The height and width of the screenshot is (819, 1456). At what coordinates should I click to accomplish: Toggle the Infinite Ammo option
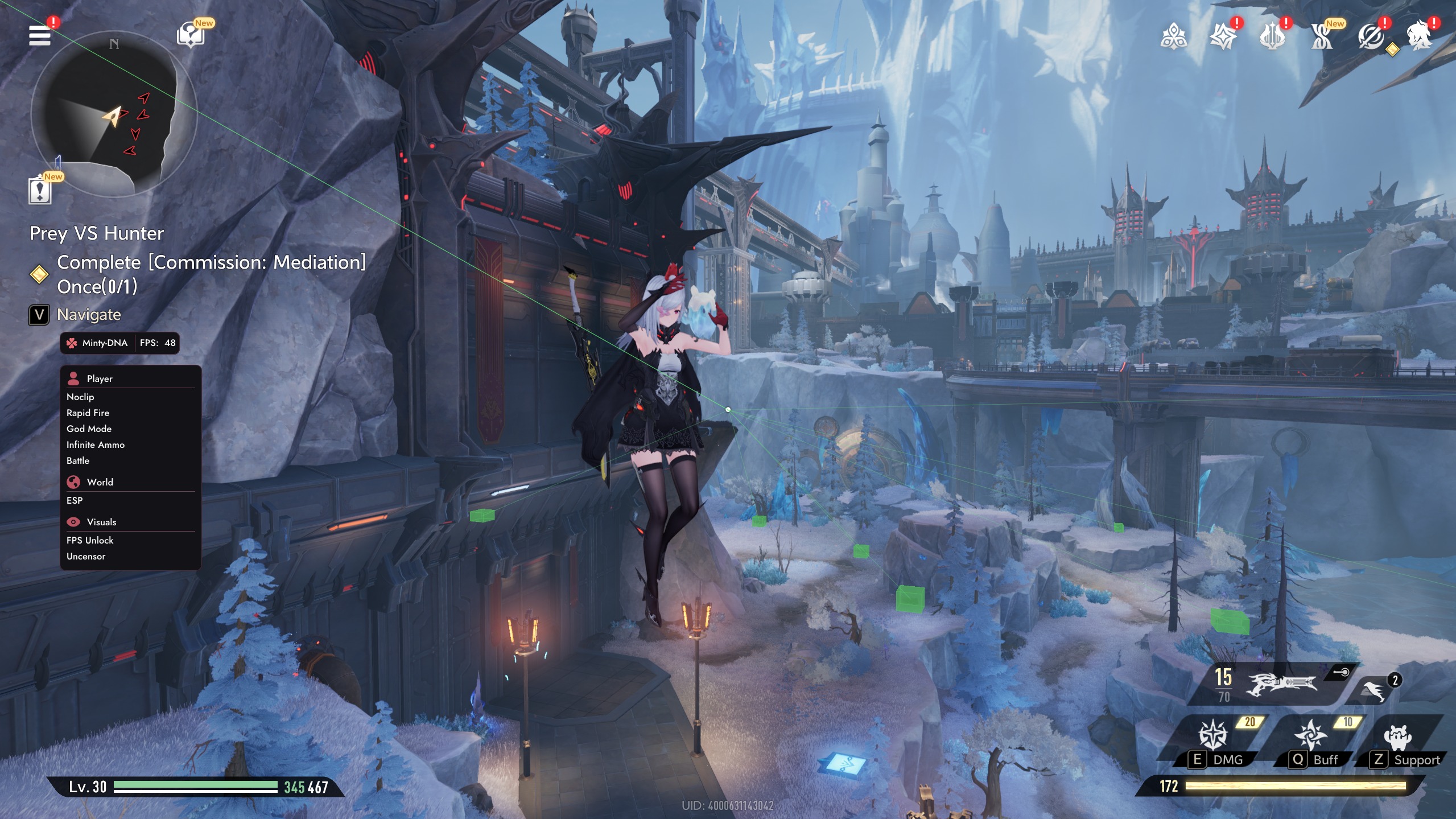click(x=95, y=445)
